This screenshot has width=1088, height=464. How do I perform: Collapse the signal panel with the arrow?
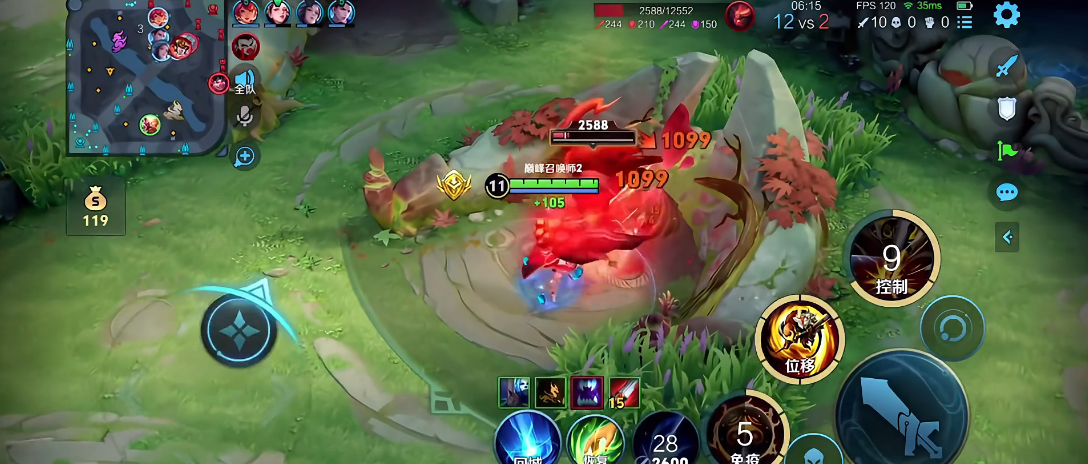pos(1006,237)
